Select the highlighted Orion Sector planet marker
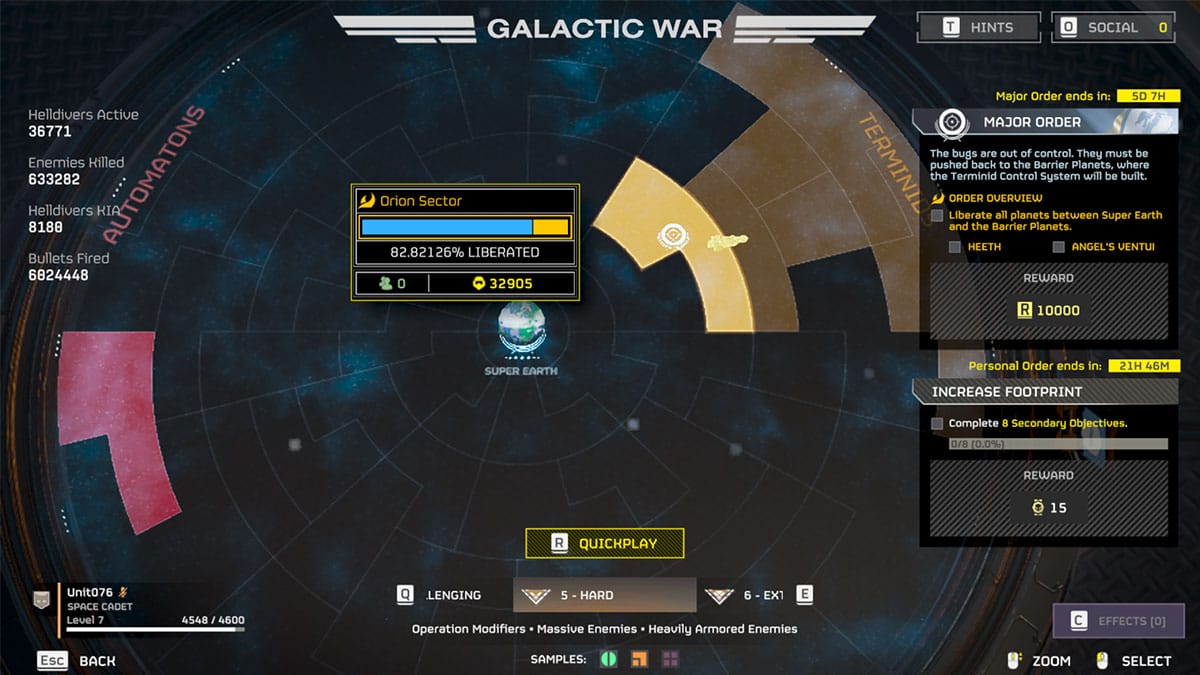Viewport: 1200px width, 675px height. click(x=671, y=237)
